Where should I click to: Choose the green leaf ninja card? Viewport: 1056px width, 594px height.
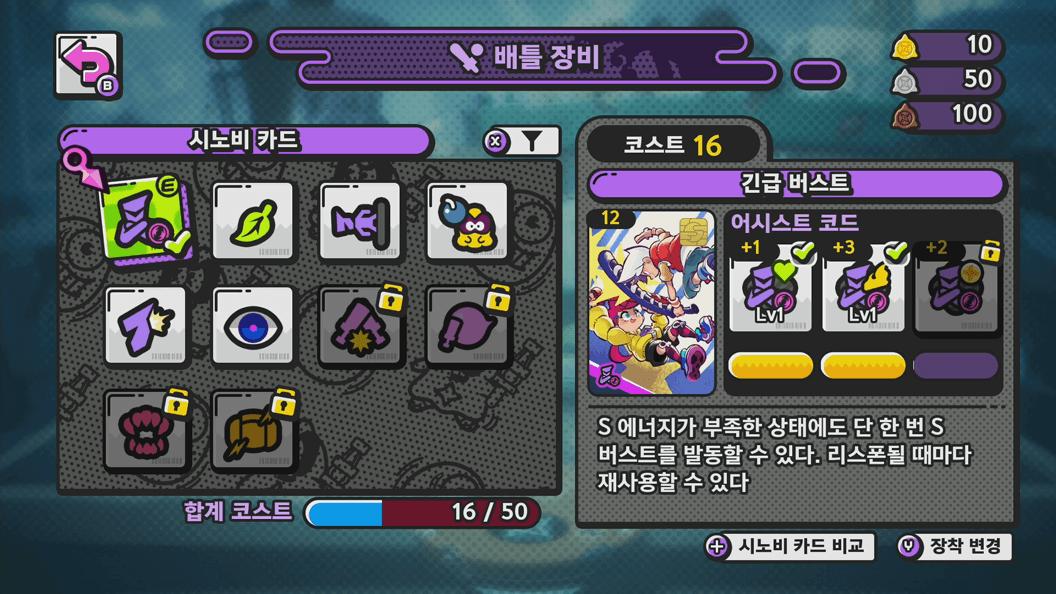pyautogui.click(x=253, y=222)
